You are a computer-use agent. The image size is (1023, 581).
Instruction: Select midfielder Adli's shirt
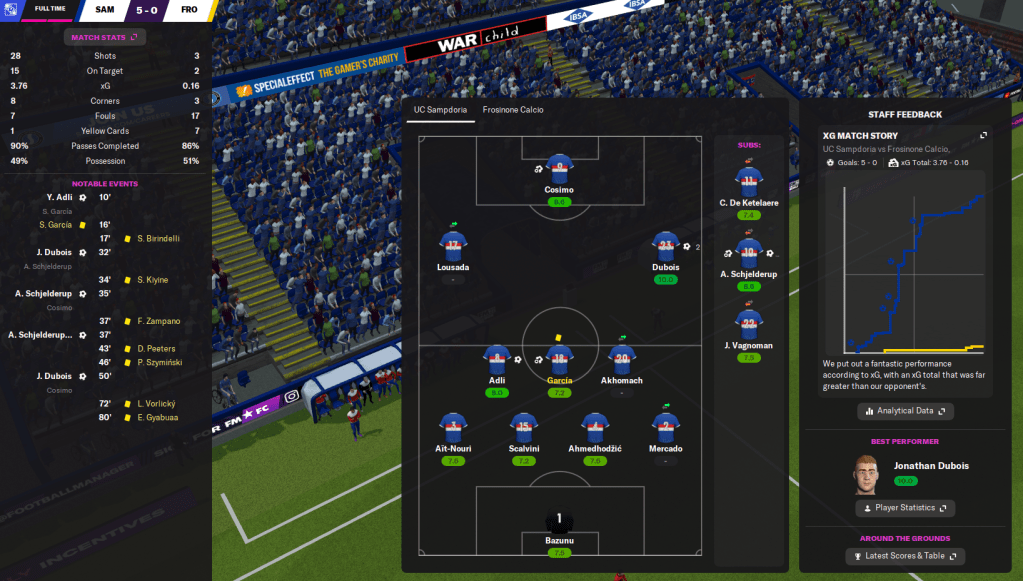[x=497, y=360]
